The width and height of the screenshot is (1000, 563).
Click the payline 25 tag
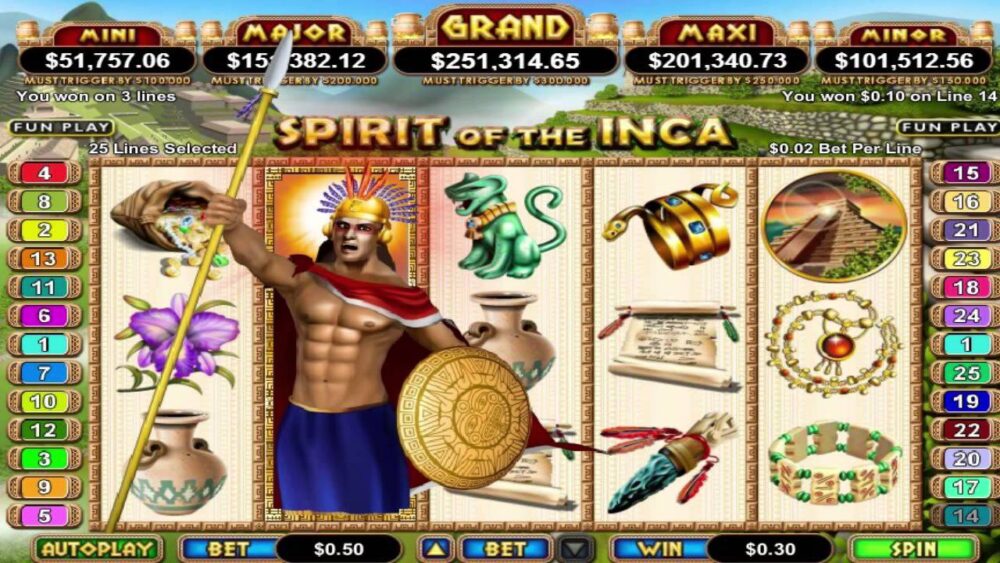[x=965, y=373]
